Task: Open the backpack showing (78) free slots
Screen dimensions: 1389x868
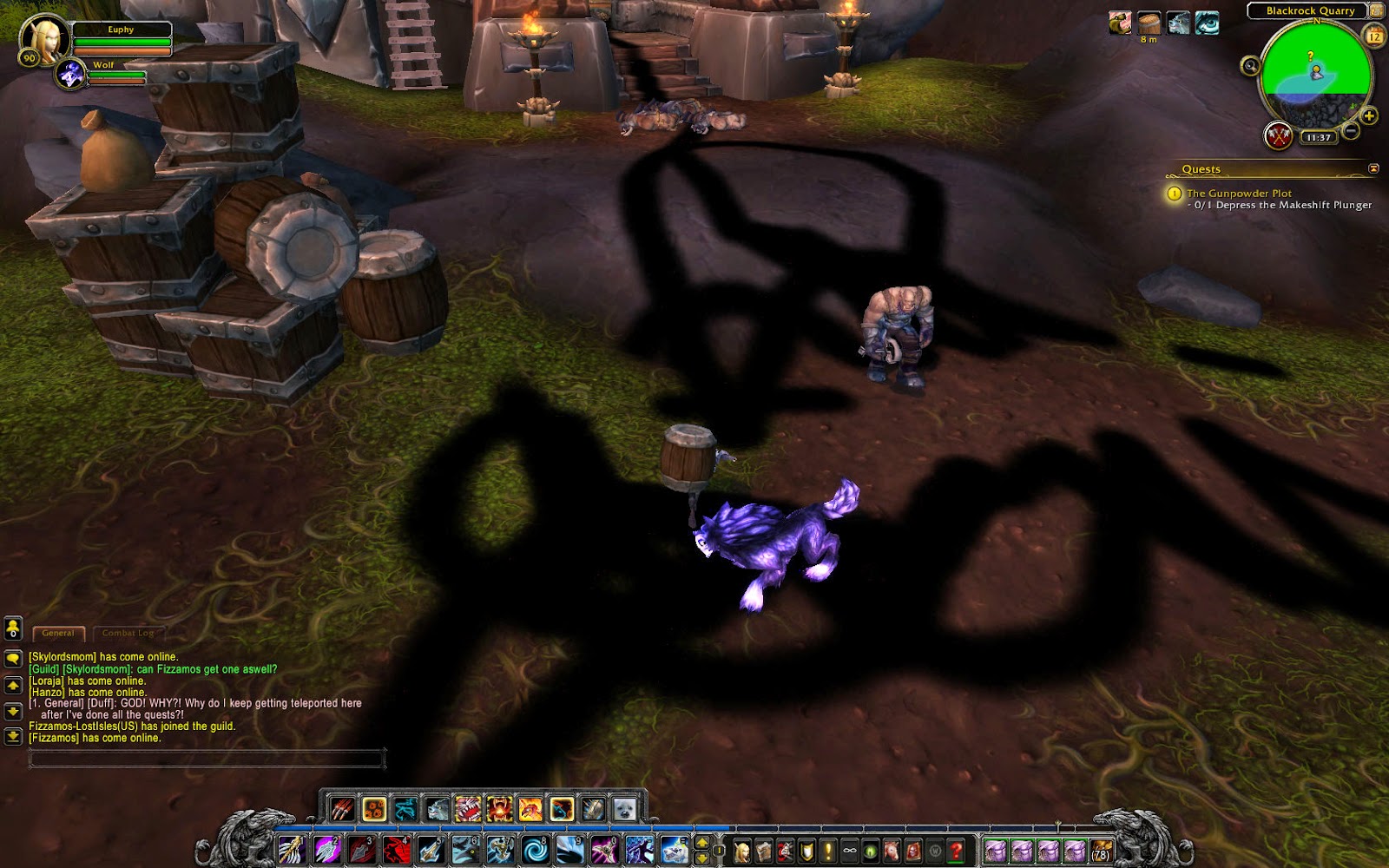Action: click(1101, 851)
